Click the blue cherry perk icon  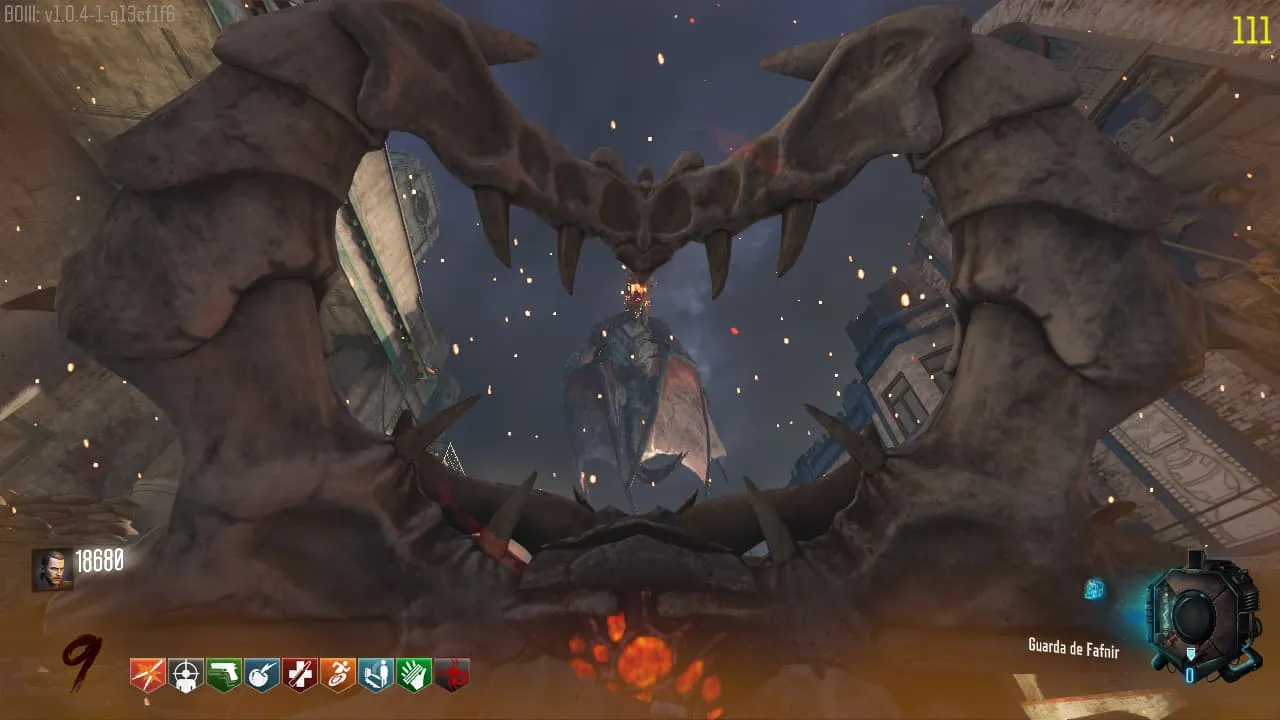(x=262, y=675)
